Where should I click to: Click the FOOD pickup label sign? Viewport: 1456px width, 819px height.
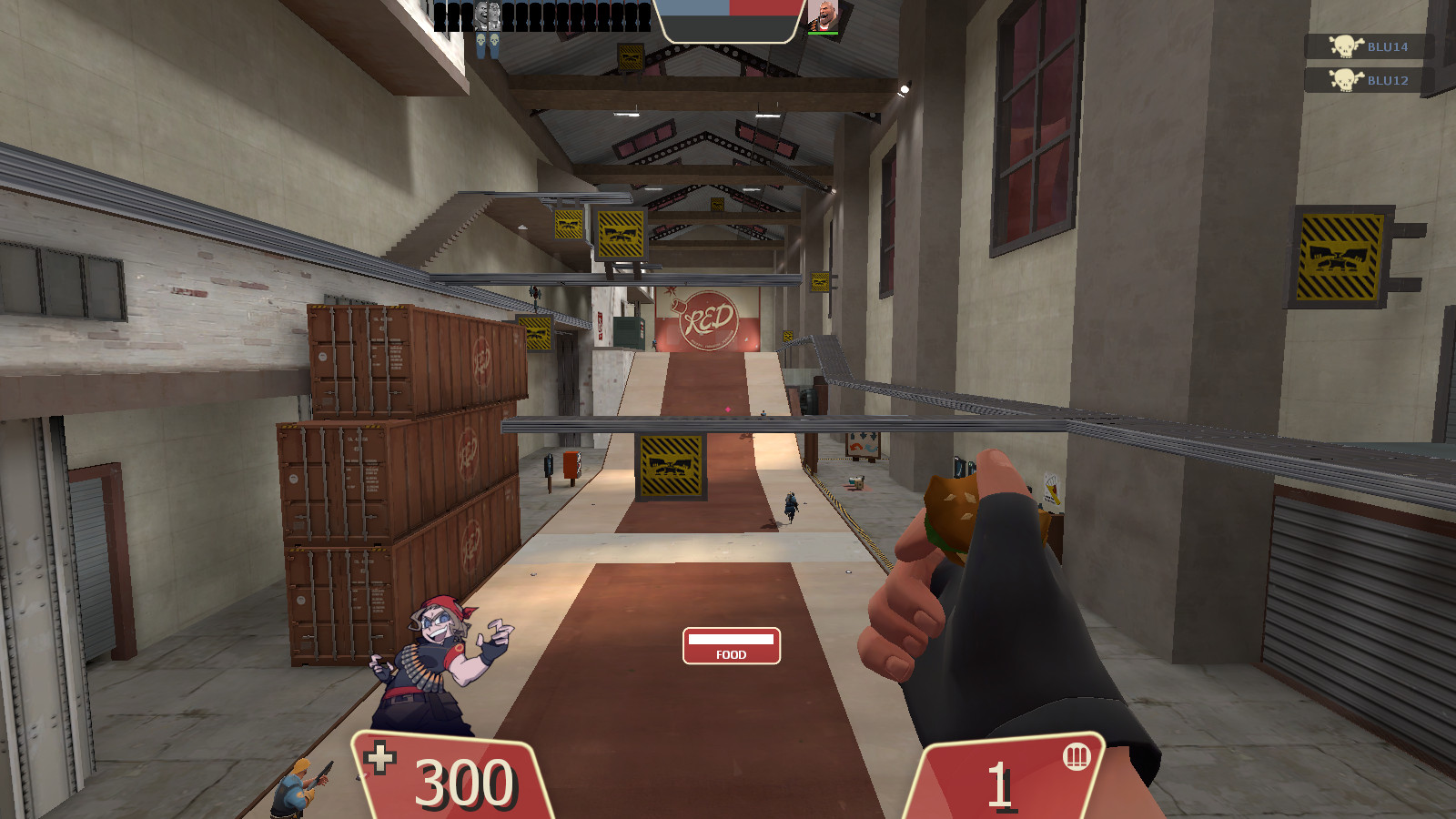click(730, 646)
